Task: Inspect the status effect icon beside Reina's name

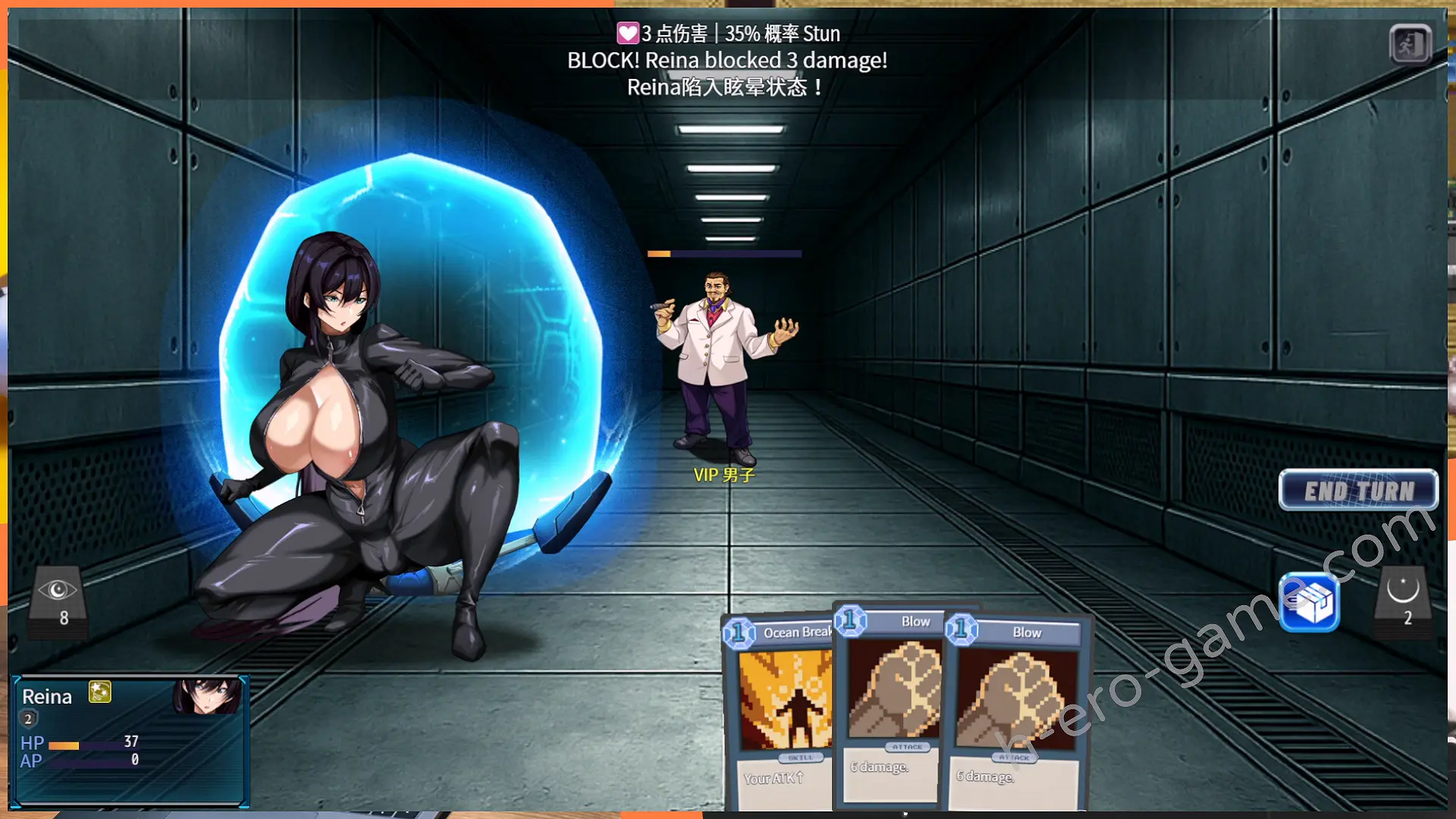Action: [x=100, y=692]
